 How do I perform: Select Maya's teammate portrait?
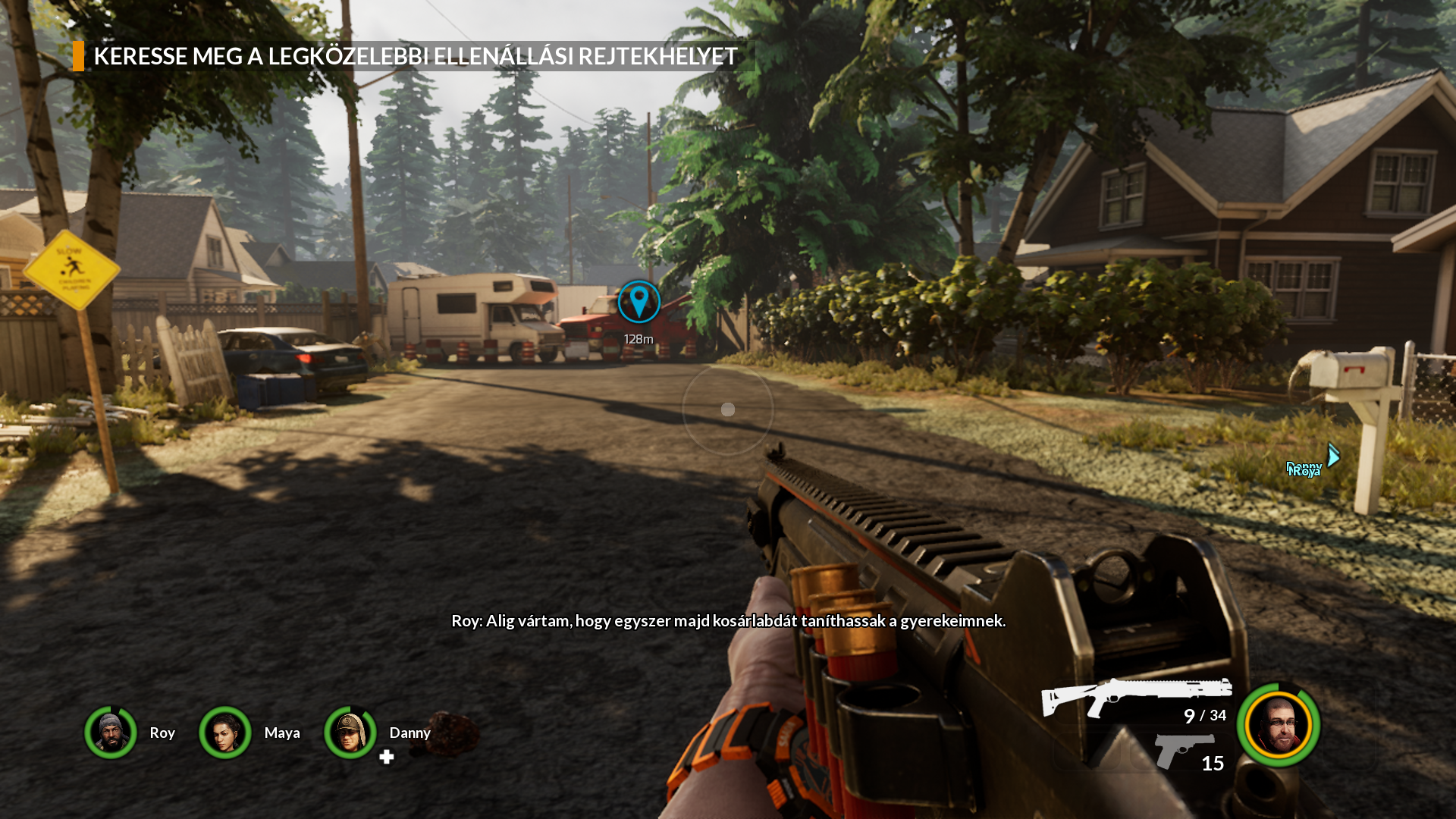click(225, 733)
